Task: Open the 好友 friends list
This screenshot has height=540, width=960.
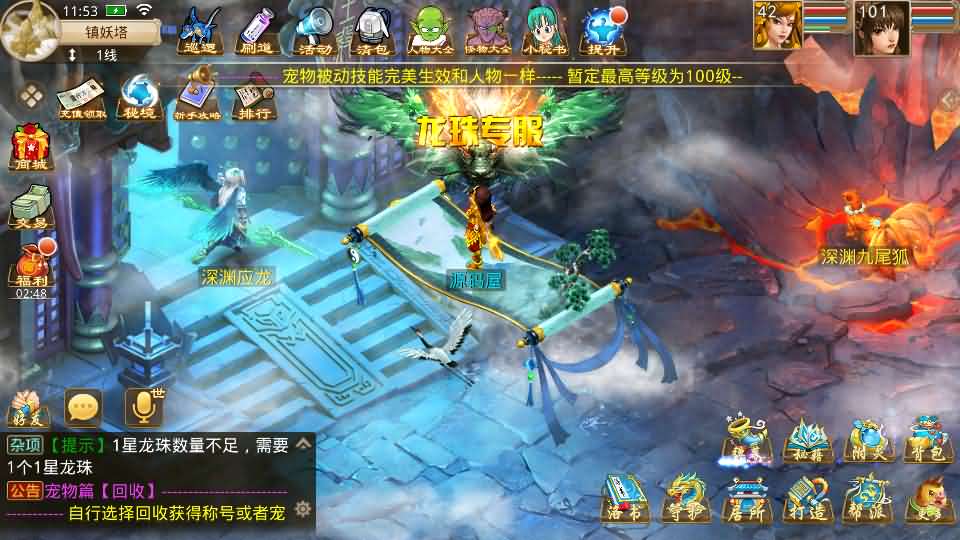Action: pyautogui.click(x=28, y=409)
